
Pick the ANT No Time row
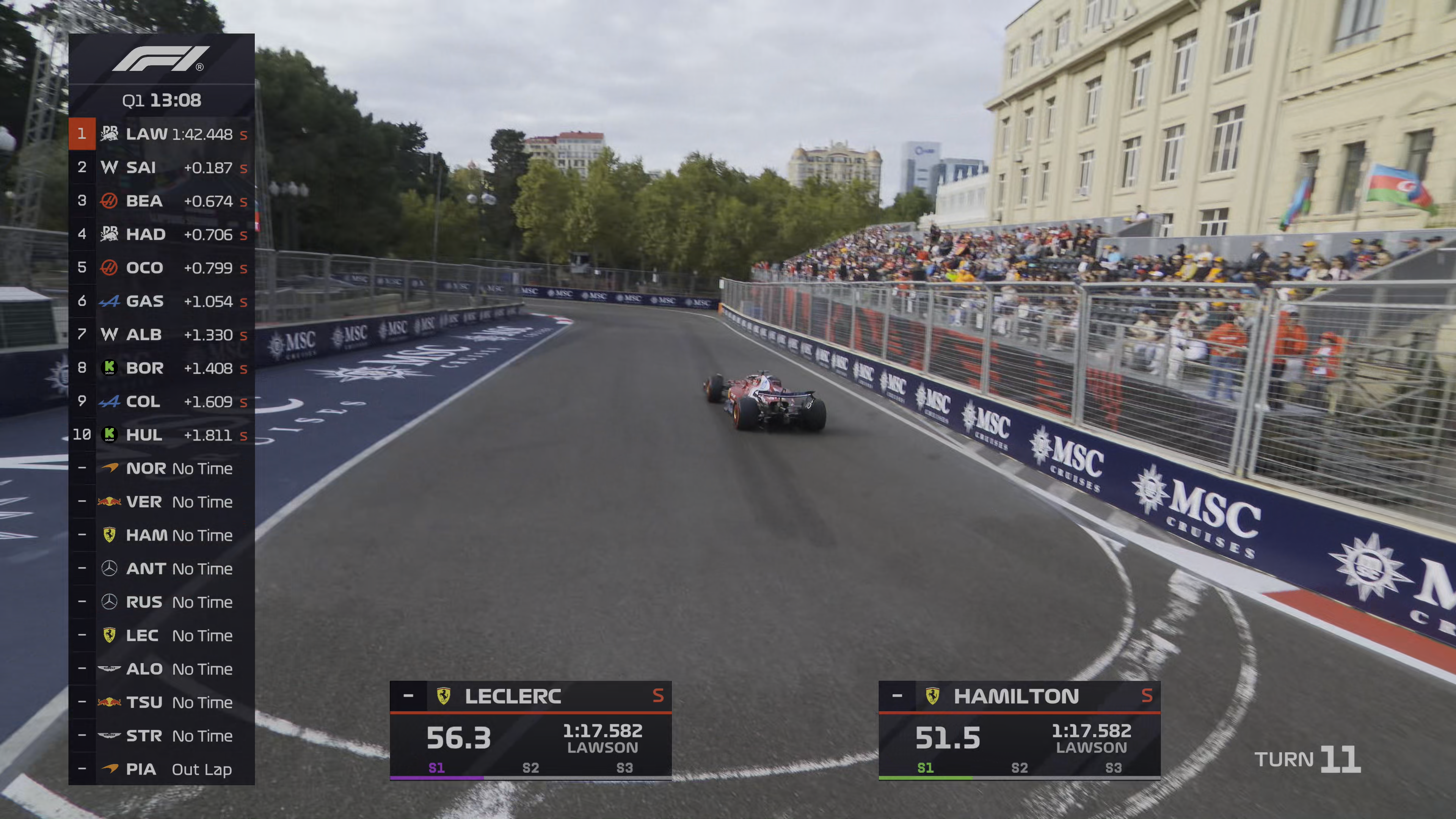(162, 568)
